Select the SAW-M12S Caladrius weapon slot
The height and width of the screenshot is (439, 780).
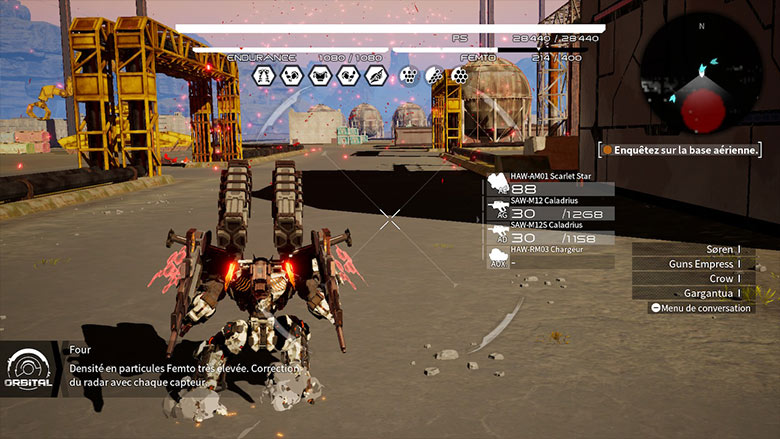(x=550, y=233)
